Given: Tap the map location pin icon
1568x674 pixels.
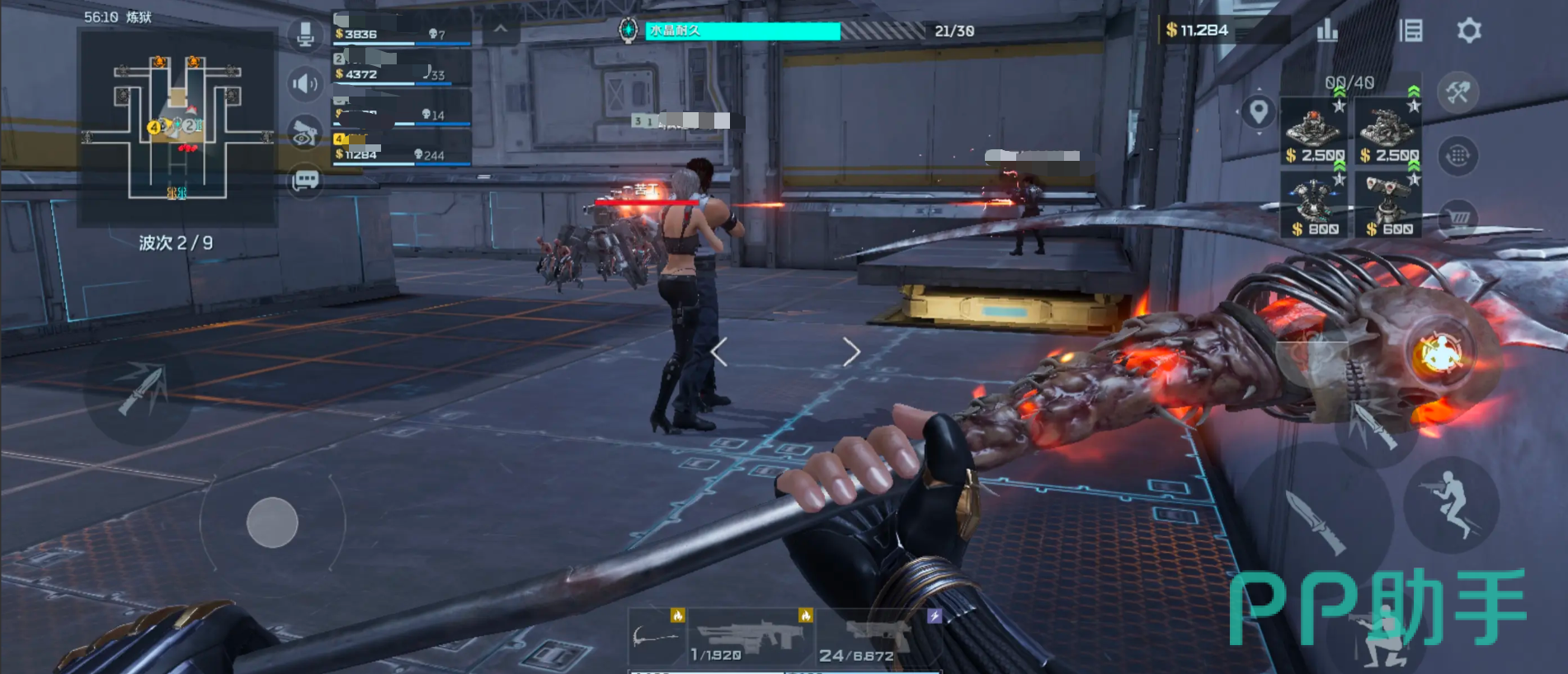Looking at the screenshot, I should point(1259,111).
